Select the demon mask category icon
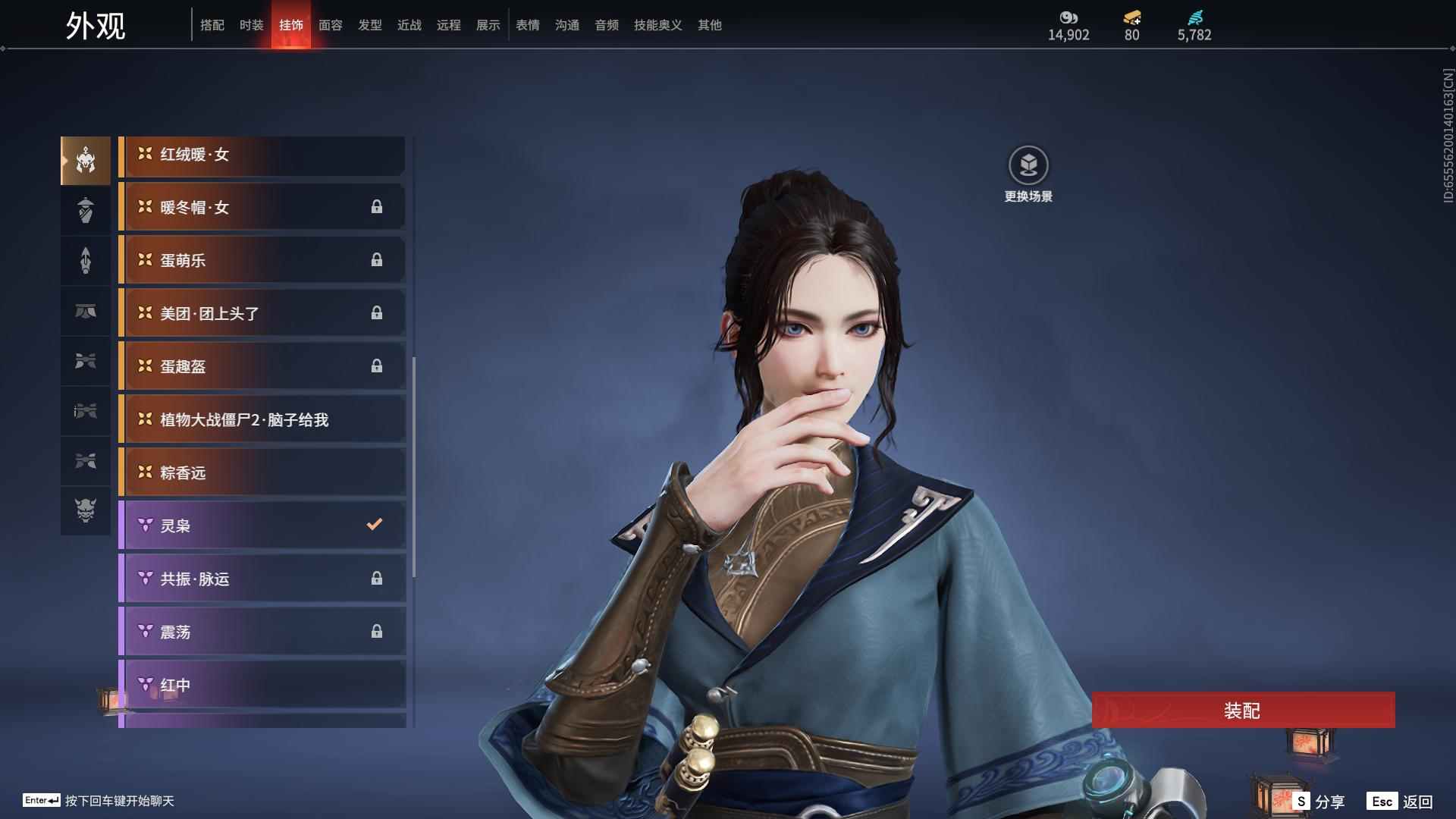This screenshot has height=819, width=1456. (x=86, y=510)
